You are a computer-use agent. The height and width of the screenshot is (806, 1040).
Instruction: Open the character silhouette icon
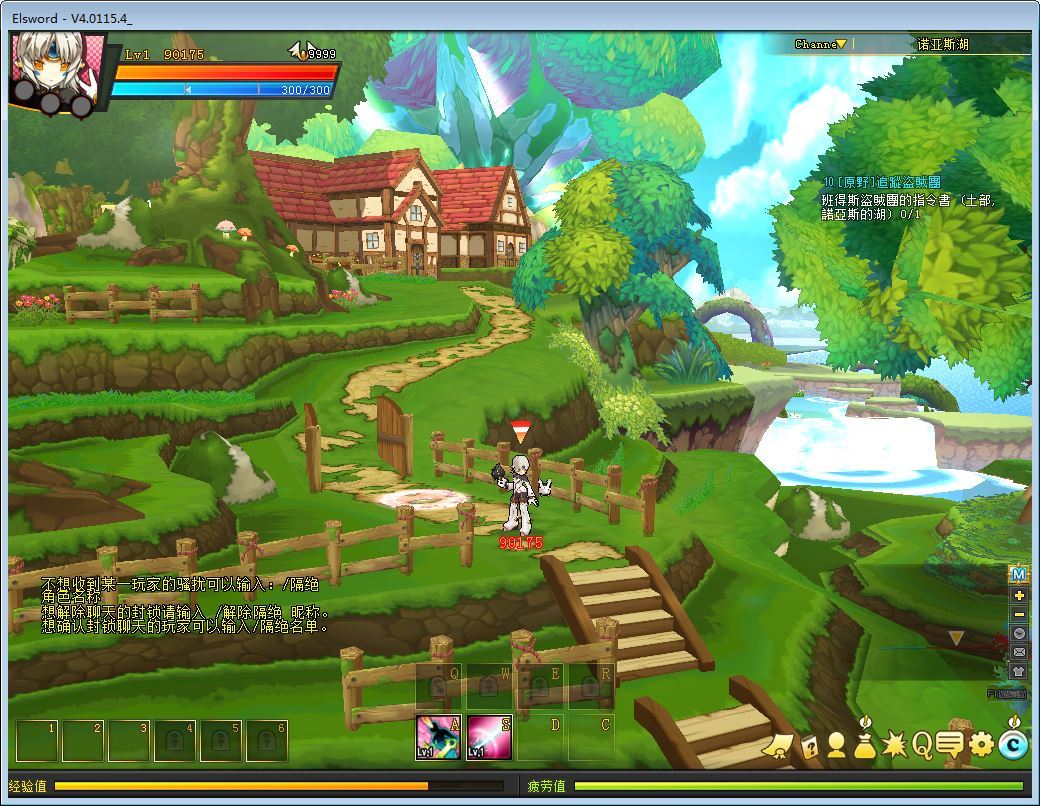click(x=836, y=745)
